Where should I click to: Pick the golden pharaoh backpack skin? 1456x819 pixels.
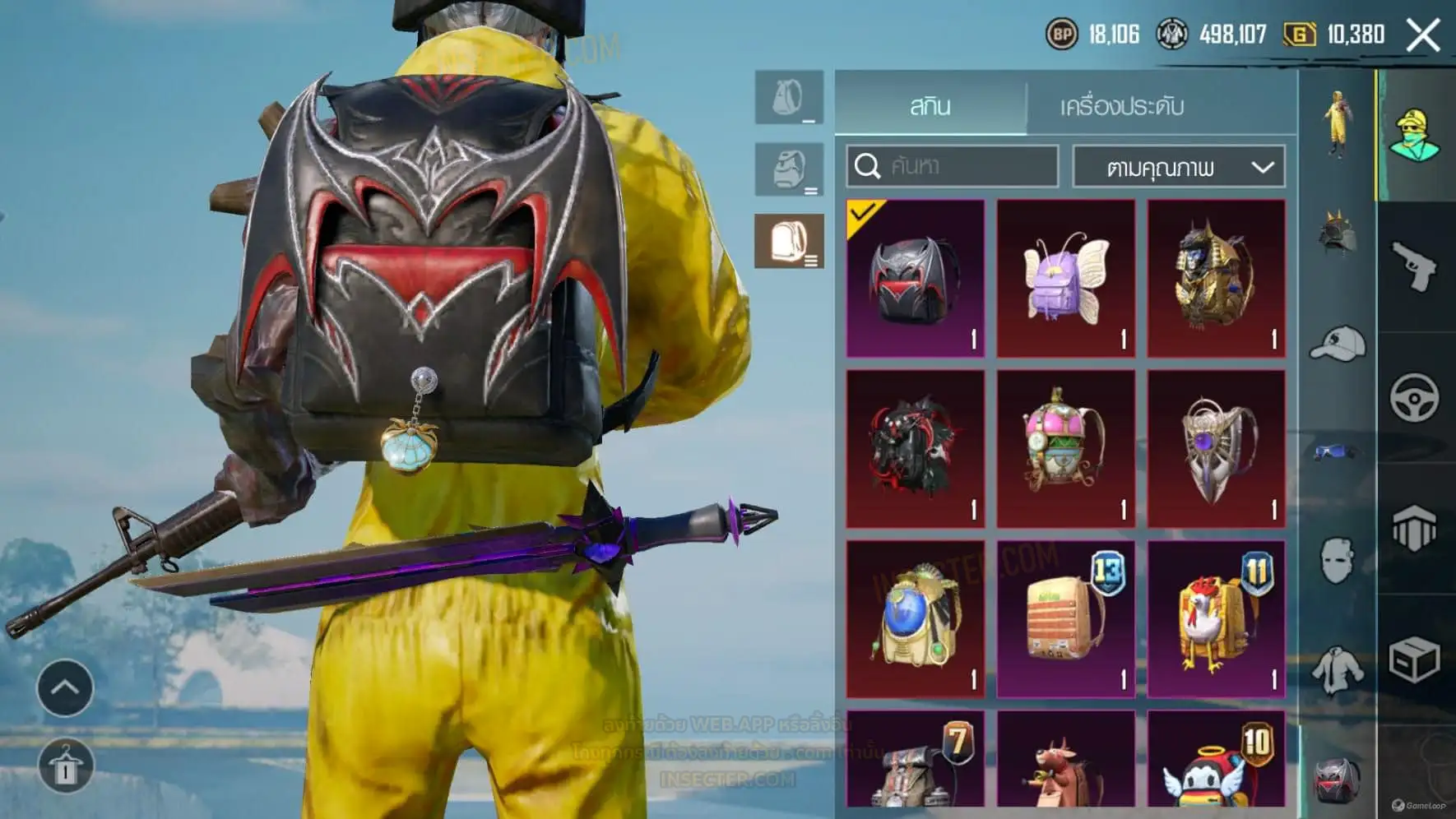(x=1216, y=278)
